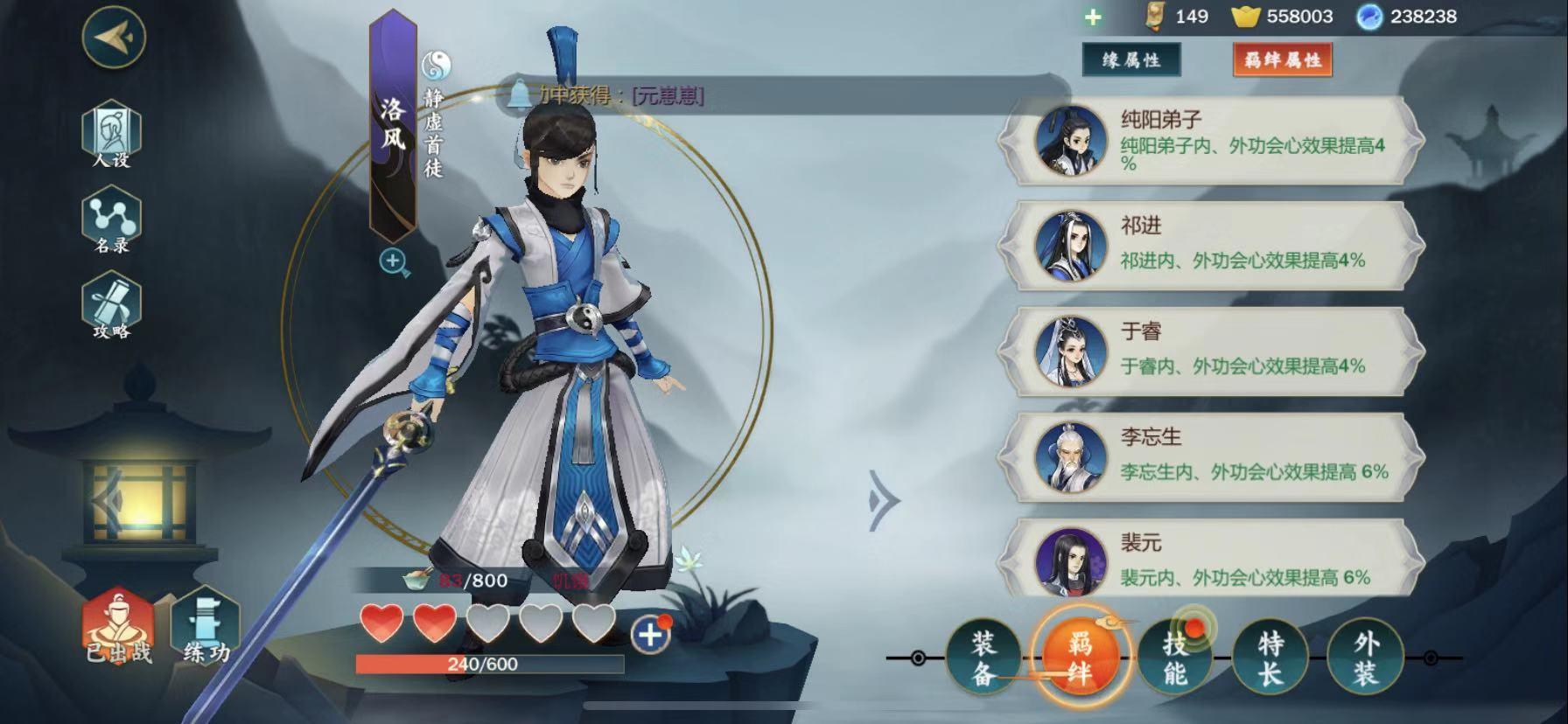Select the 纯阳弟子 bond entry
Image resolution: width=1568 pixels, height=724 pixels.
1212,142
